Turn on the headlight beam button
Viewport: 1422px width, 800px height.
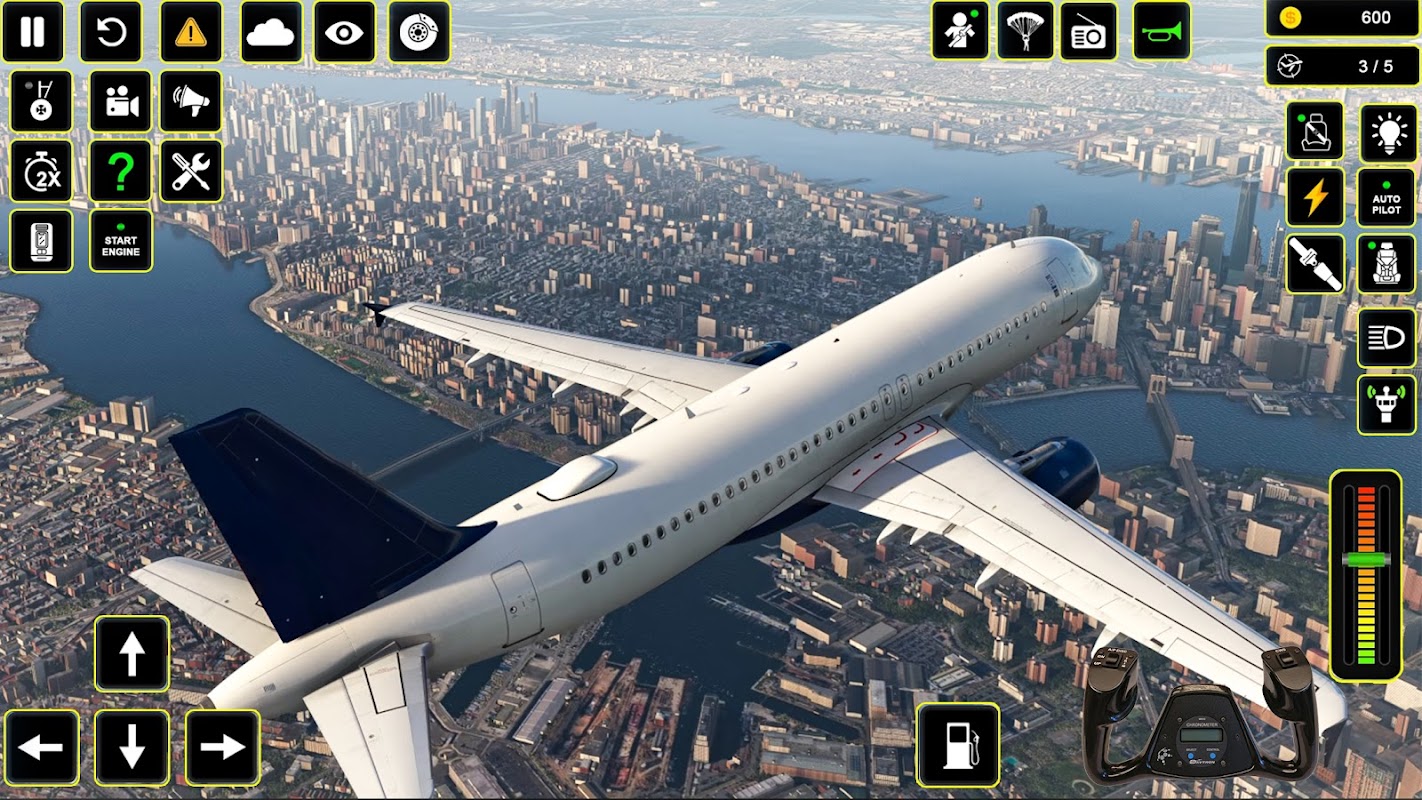pos(1386,339)
